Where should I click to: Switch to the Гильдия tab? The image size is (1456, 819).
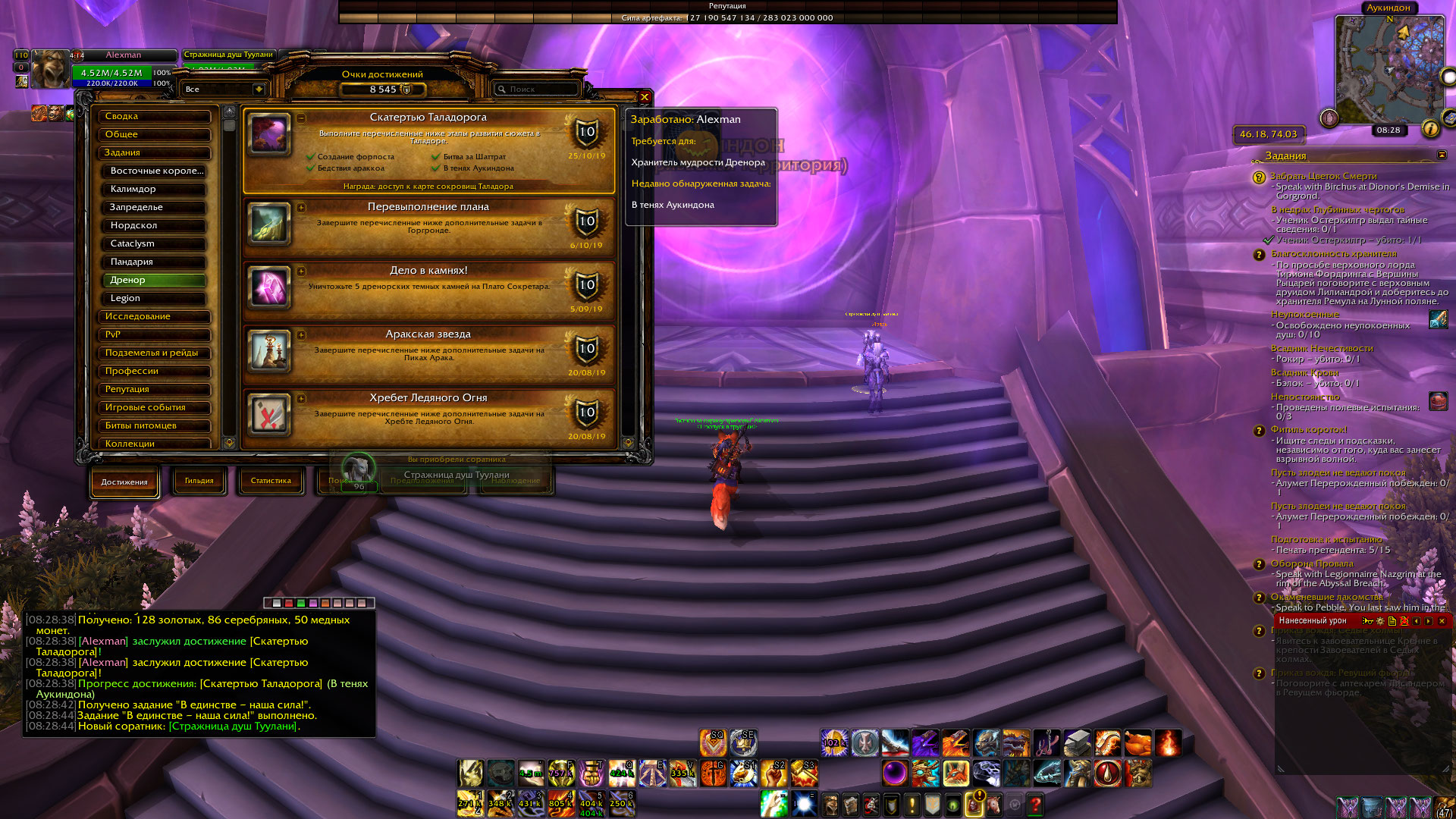[199, 481]
